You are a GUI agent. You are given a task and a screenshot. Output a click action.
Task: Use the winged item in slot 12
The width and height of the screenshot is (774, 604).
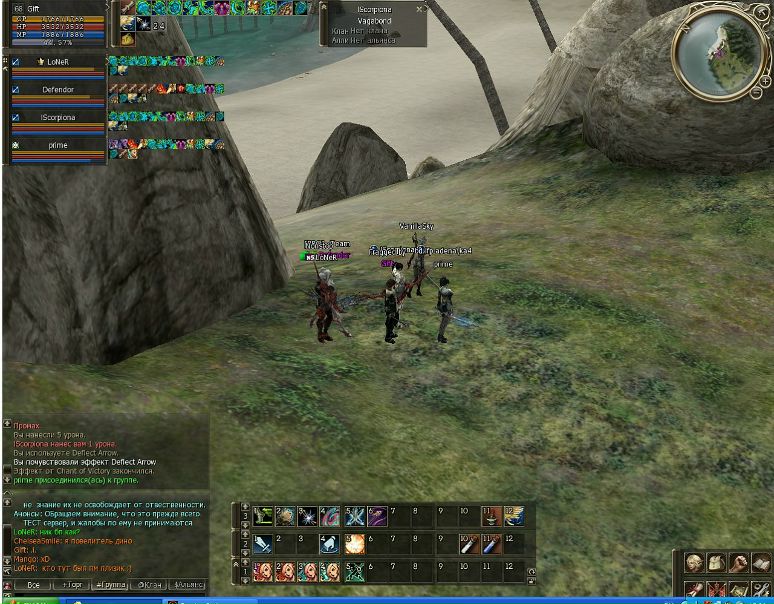[513, 517]
